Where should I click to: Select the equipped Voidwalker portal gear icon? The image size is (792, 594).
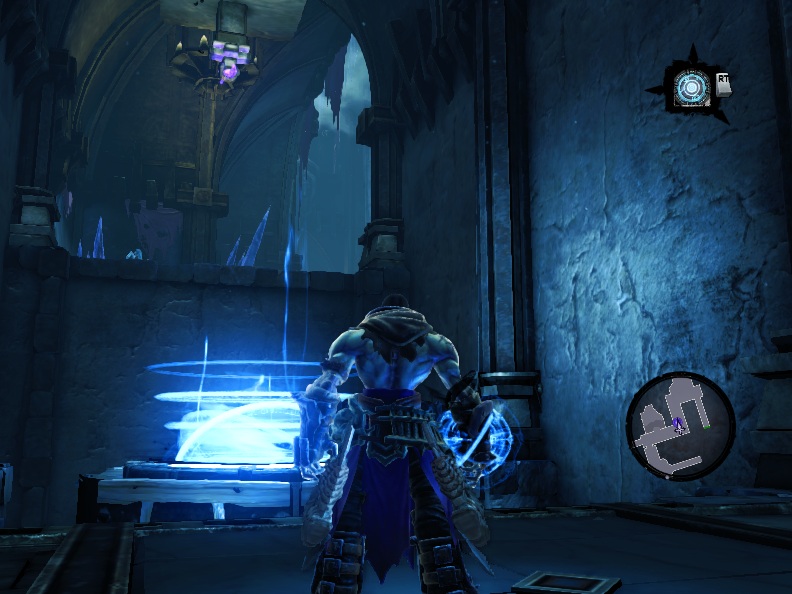coord(689,86)
